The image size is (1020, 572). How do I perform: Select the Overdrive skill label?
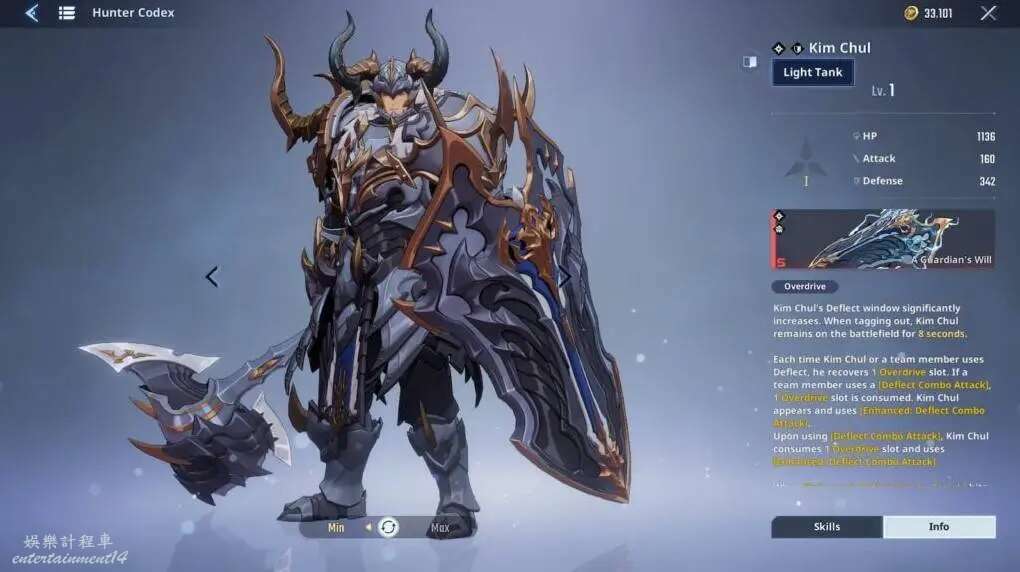point(804,287)
